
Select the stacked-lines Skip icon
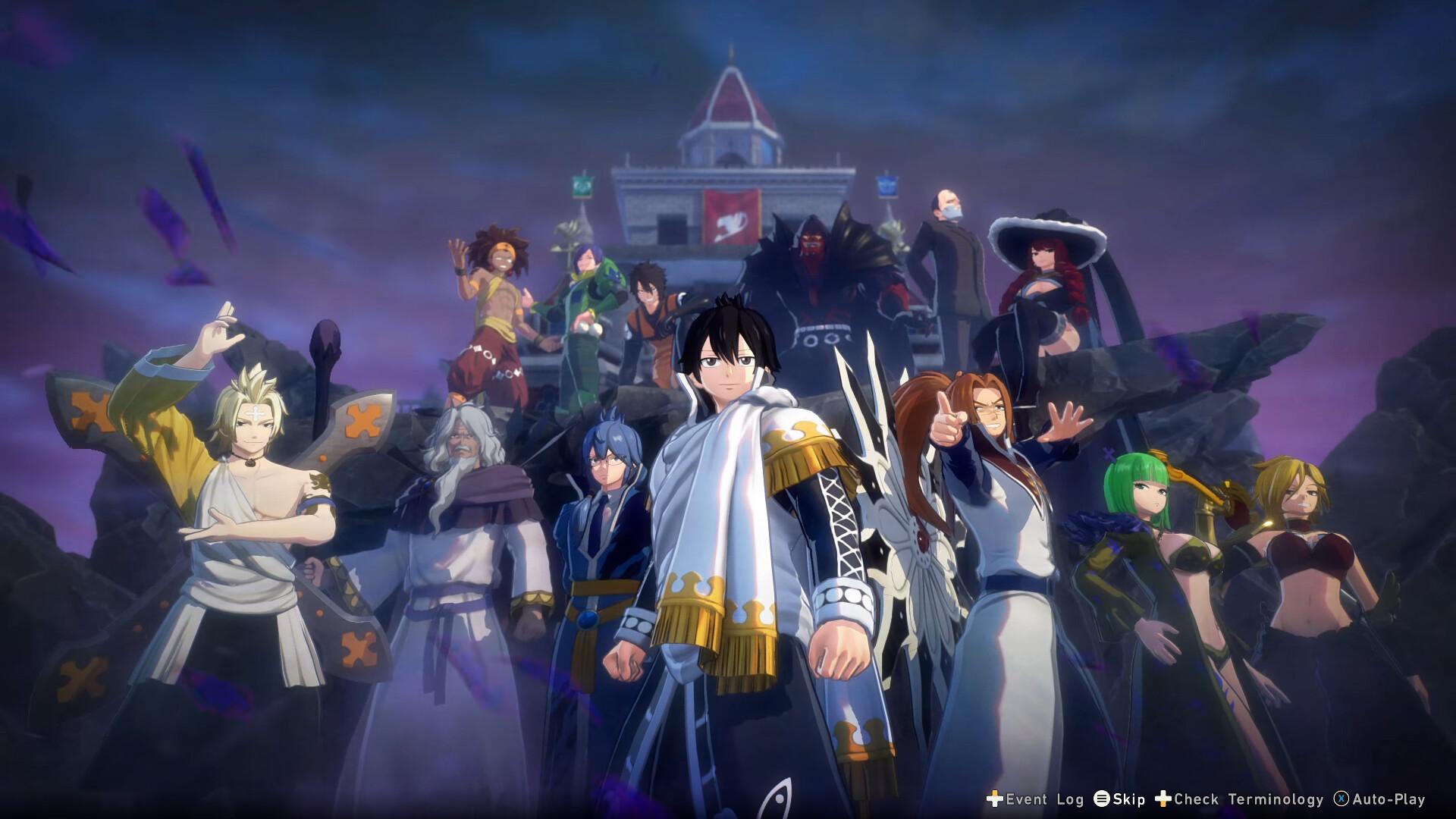tap(1102, 800)
